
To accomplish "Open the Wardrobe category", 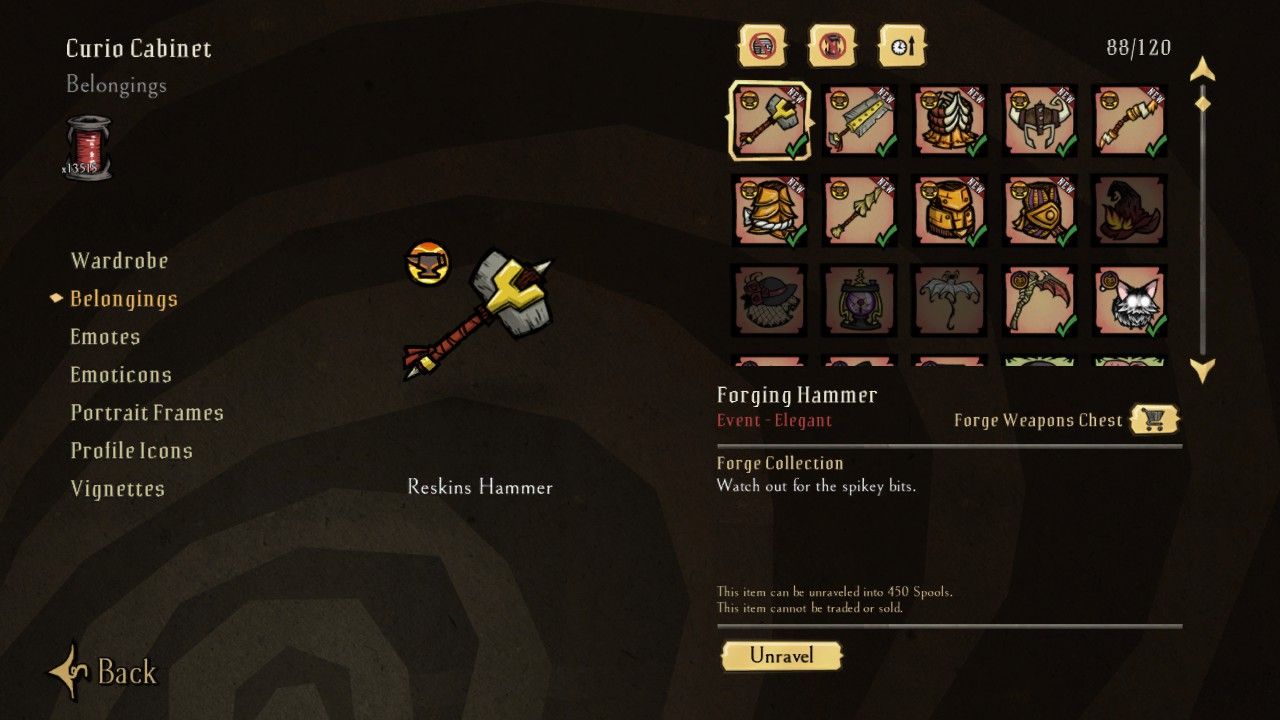I will (119, 261).
